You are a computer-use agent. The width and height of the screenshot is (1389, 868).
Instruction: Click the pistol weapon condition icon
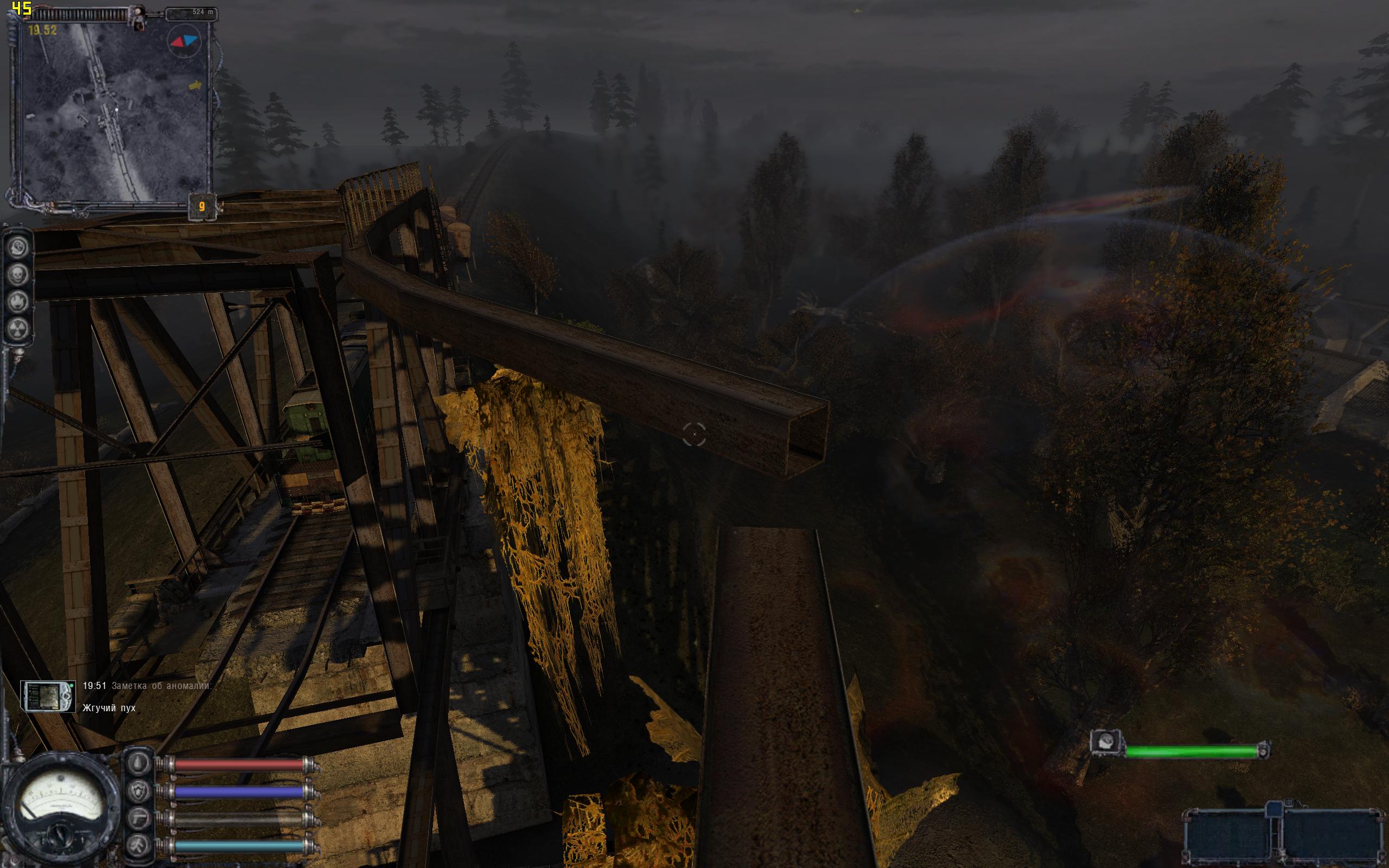pyautogui.click(x=139, y=819)
